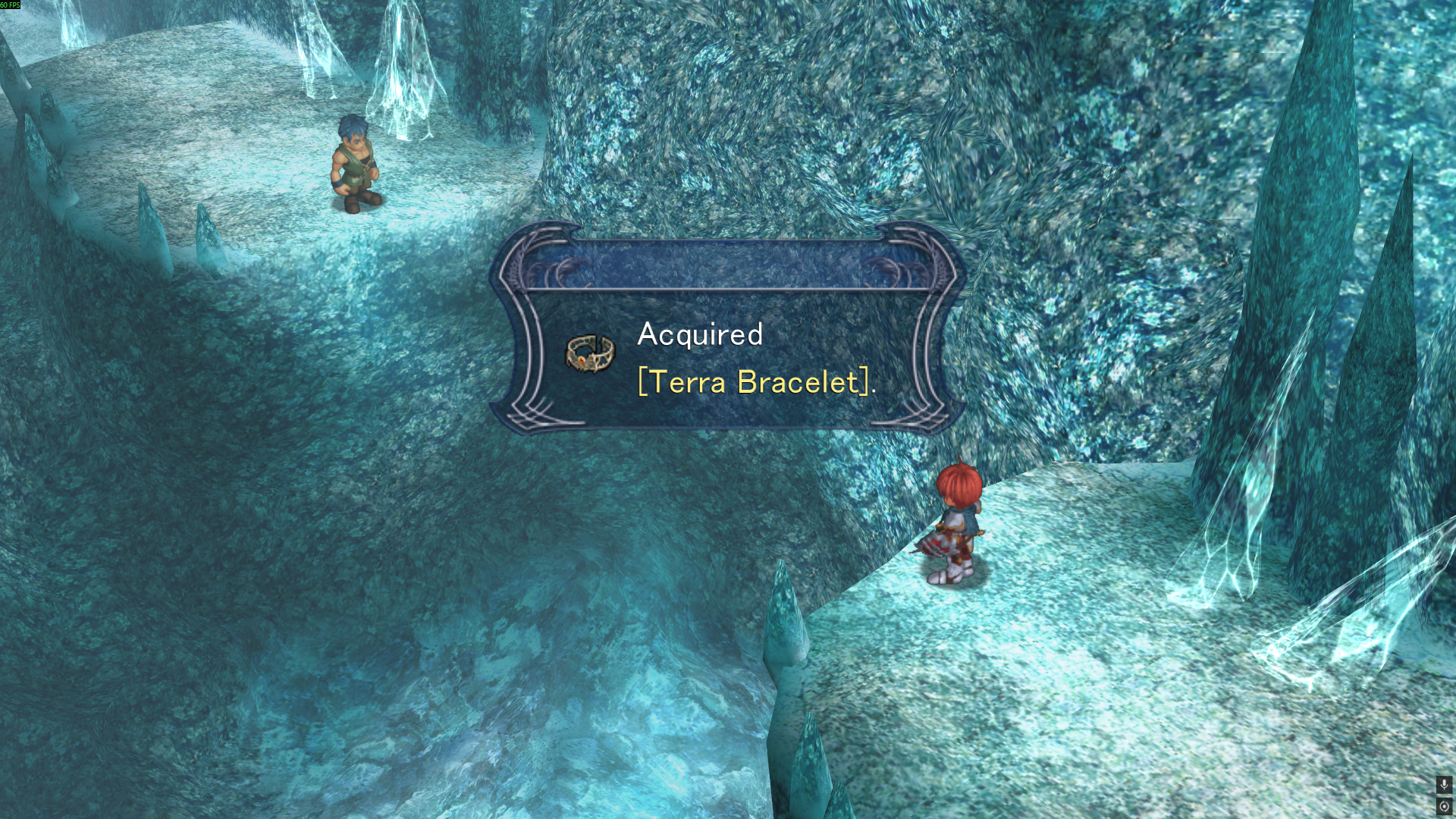Dismiss the Terra Bracelet acquired message box
1456x819 pixels.
point(727,358)
